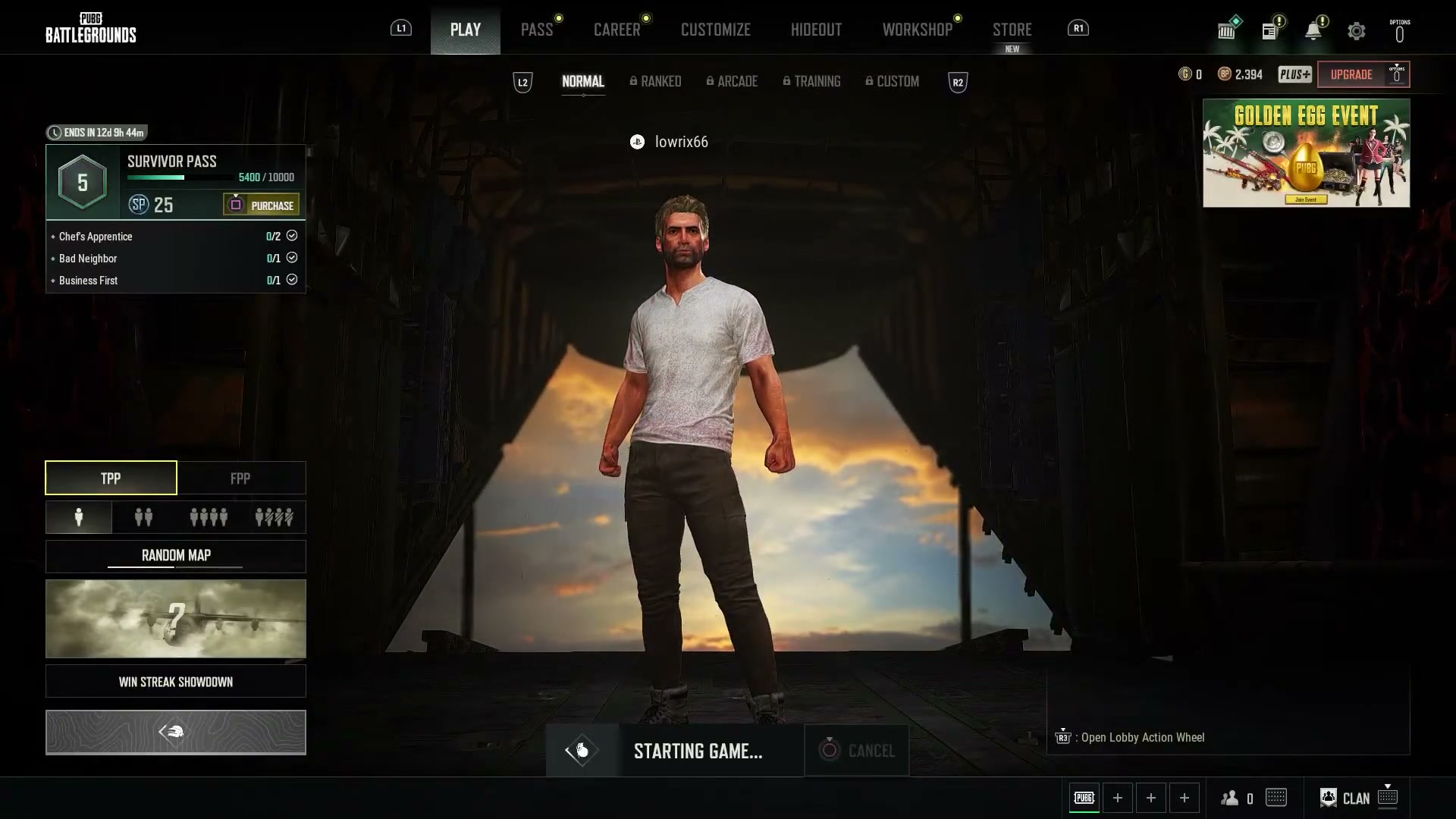
Task: Open the clan dropdown arrow
Action: [1389, 787]
